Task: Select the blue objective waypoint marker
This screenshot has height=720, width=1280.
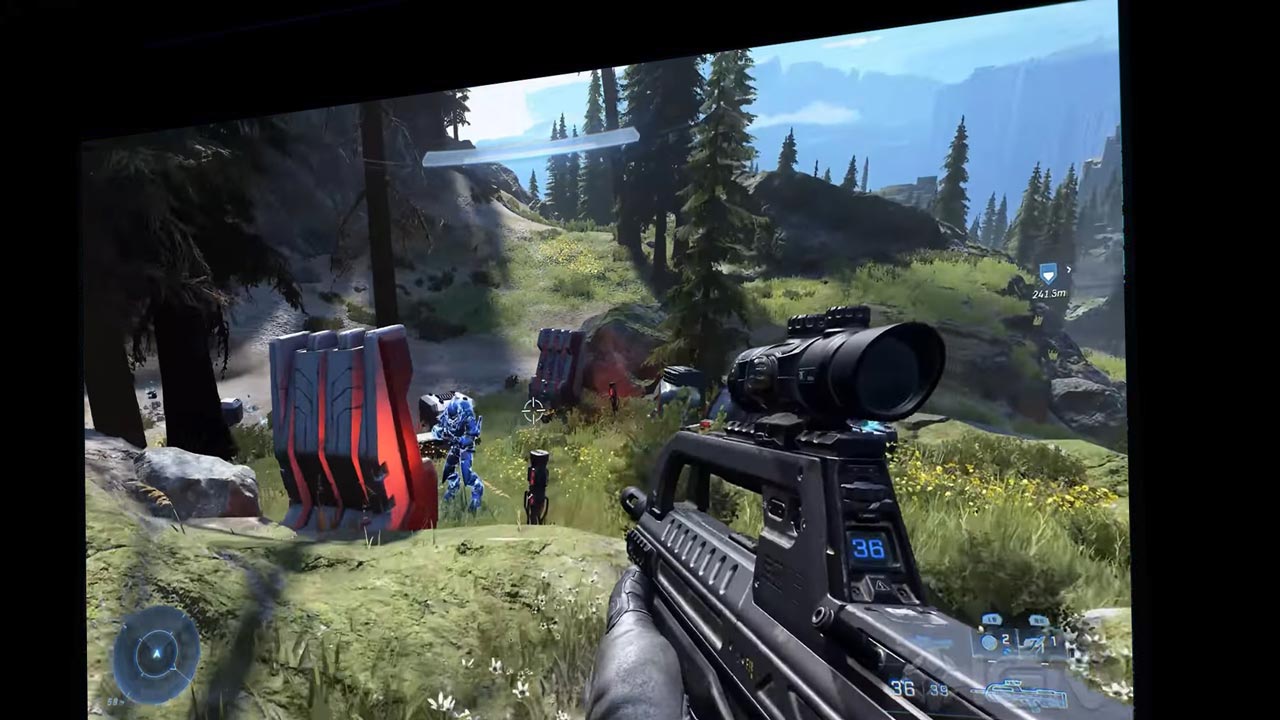Action: [1048, 273]
